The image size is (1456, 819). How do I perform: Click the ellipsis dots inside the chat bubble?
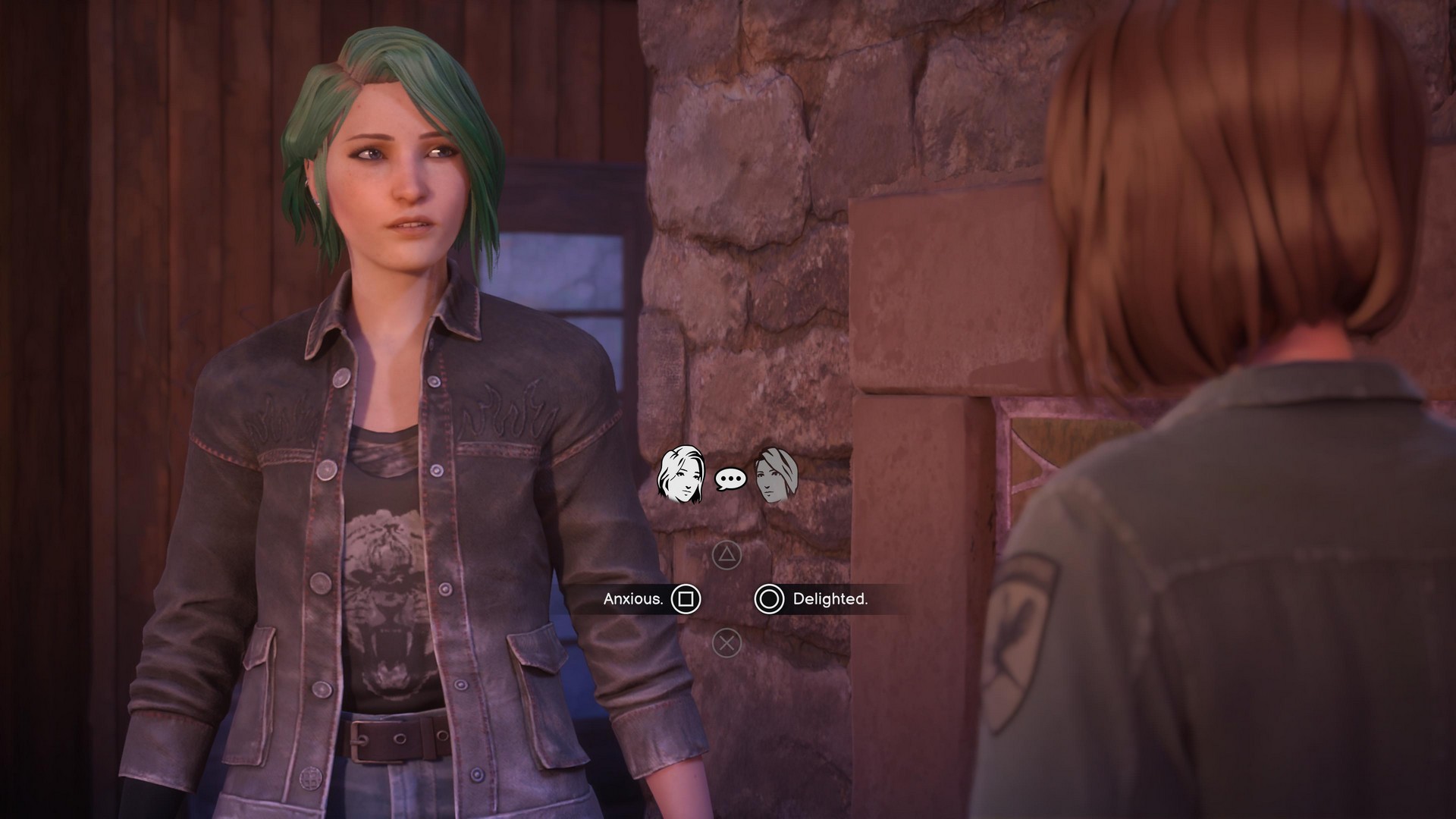click(x=730, y=479)
